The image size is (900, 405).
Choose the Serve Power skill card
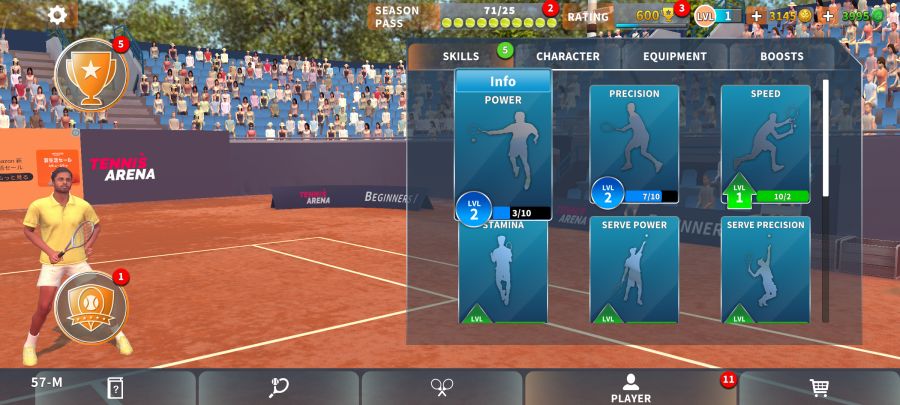tap(634, 270)
